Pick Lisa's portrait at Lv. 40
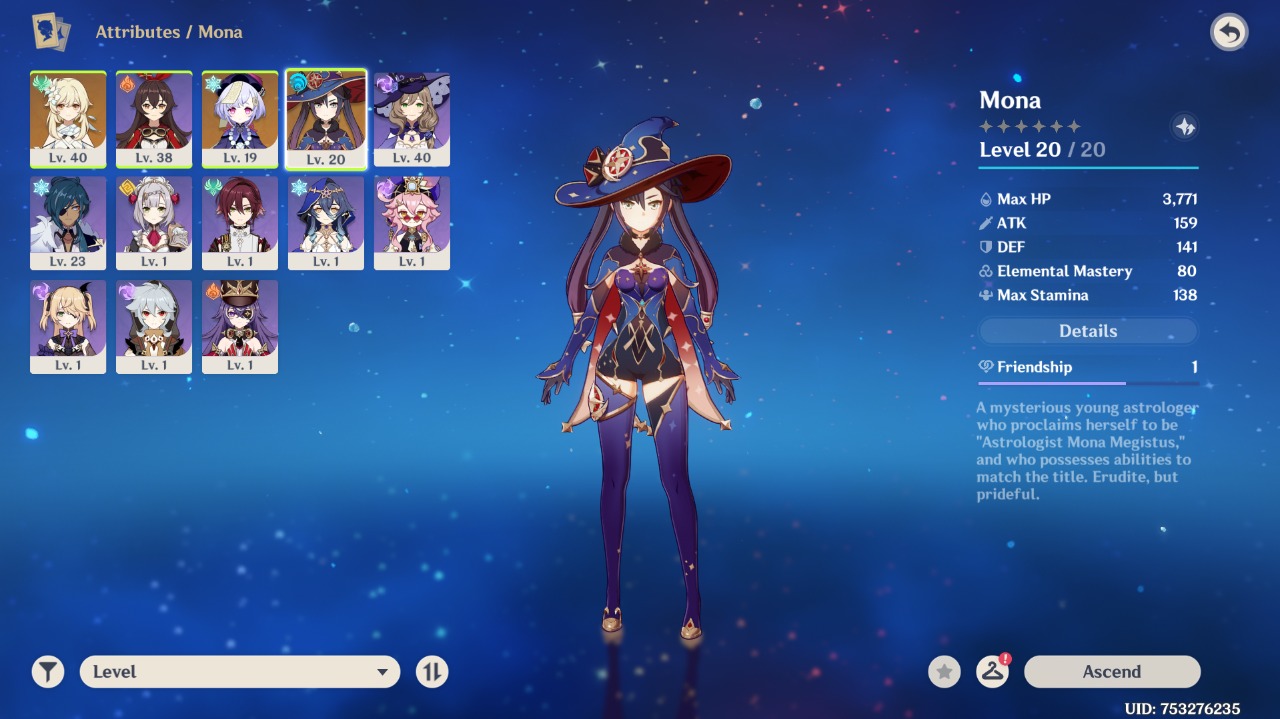This screenshot has height=719, width=1280. coord(412,119)
